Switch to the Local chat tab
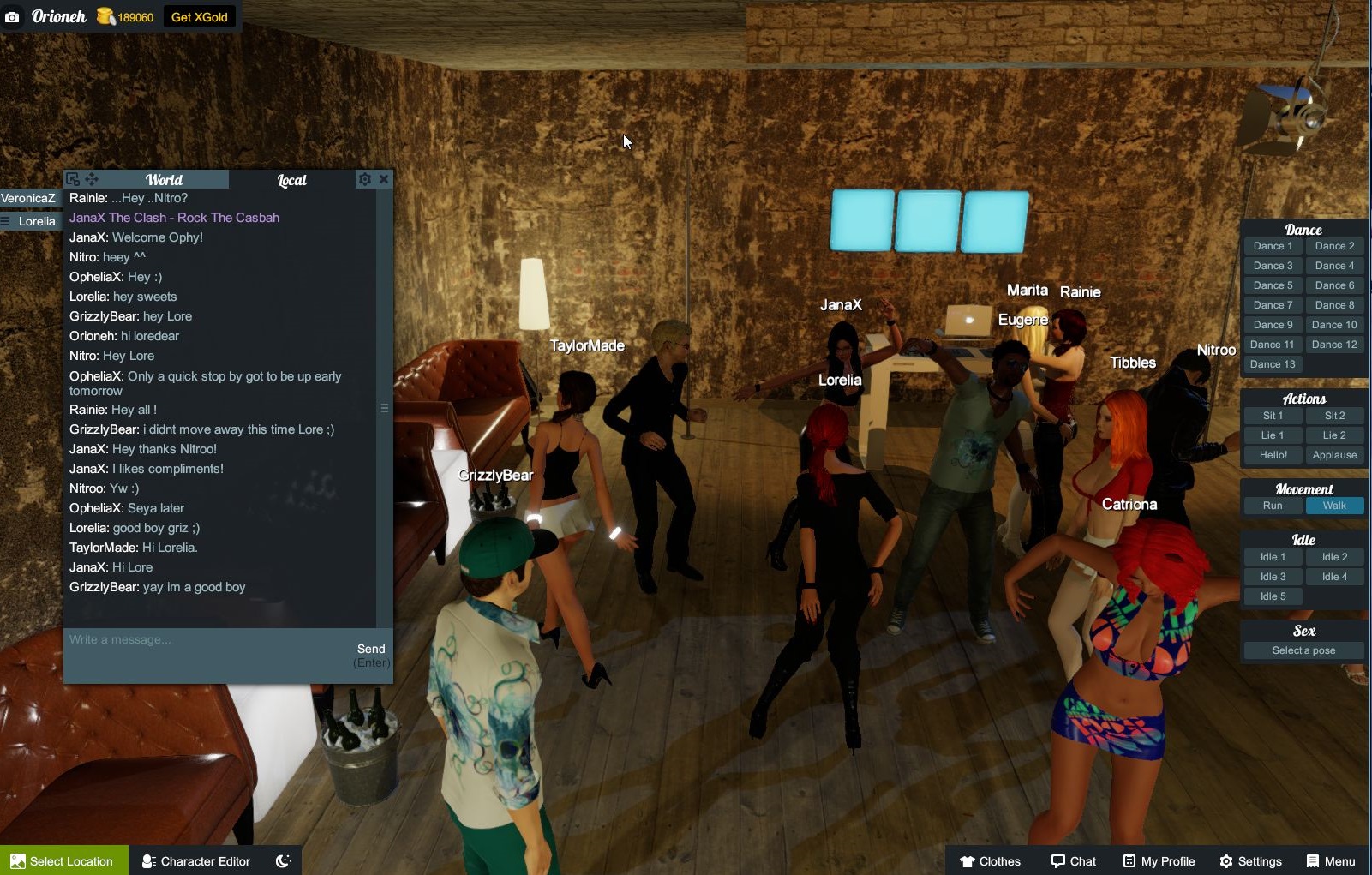The image size is (1372, 875). pyautogui.click(x=291, y=180)
